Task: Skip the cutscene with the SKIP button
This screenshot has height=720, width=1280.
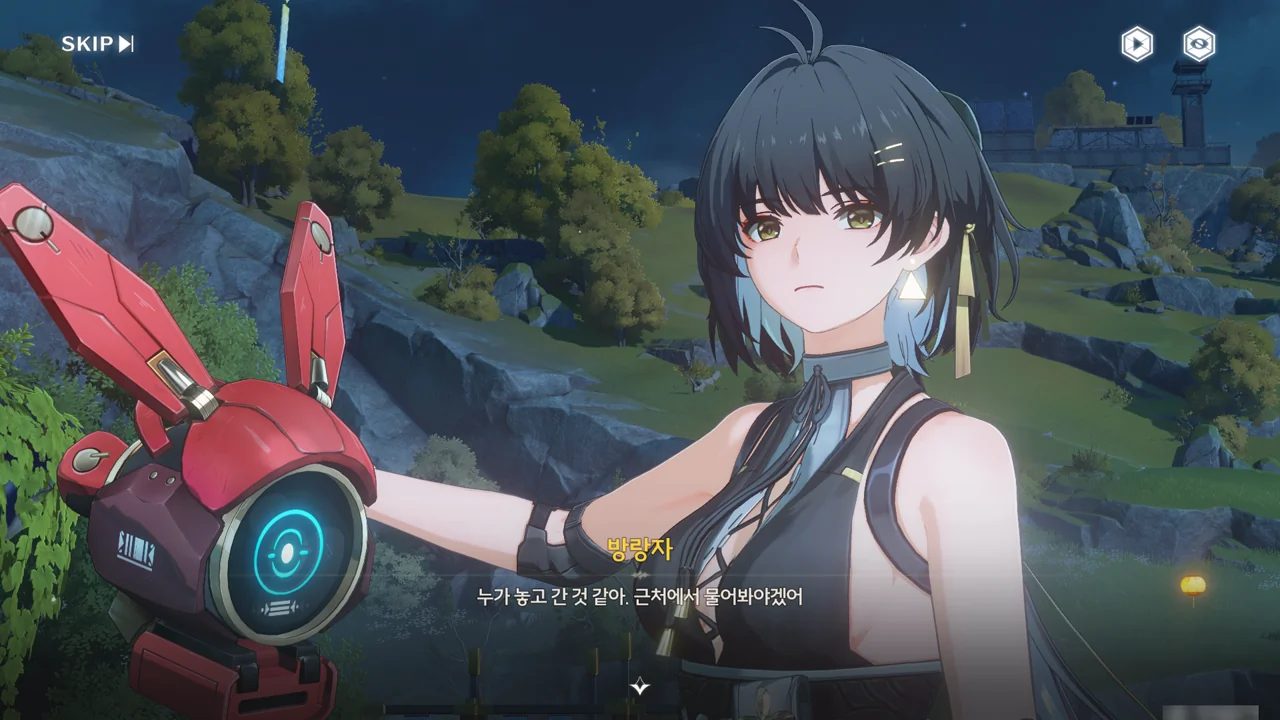Action: click(97, 44)
